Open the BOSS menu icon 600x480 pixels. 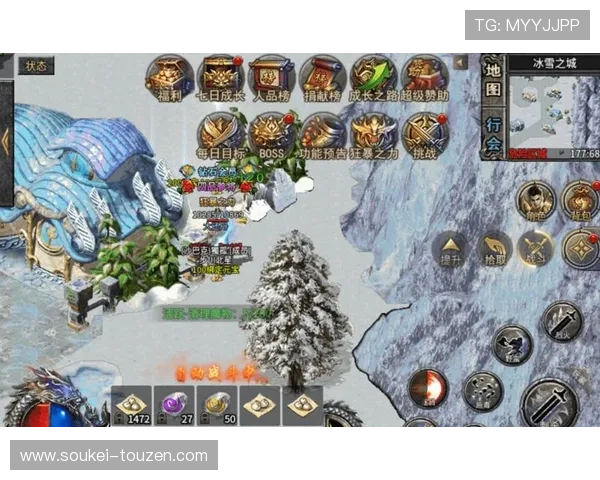pyautogui.click(x=271, y=134)
